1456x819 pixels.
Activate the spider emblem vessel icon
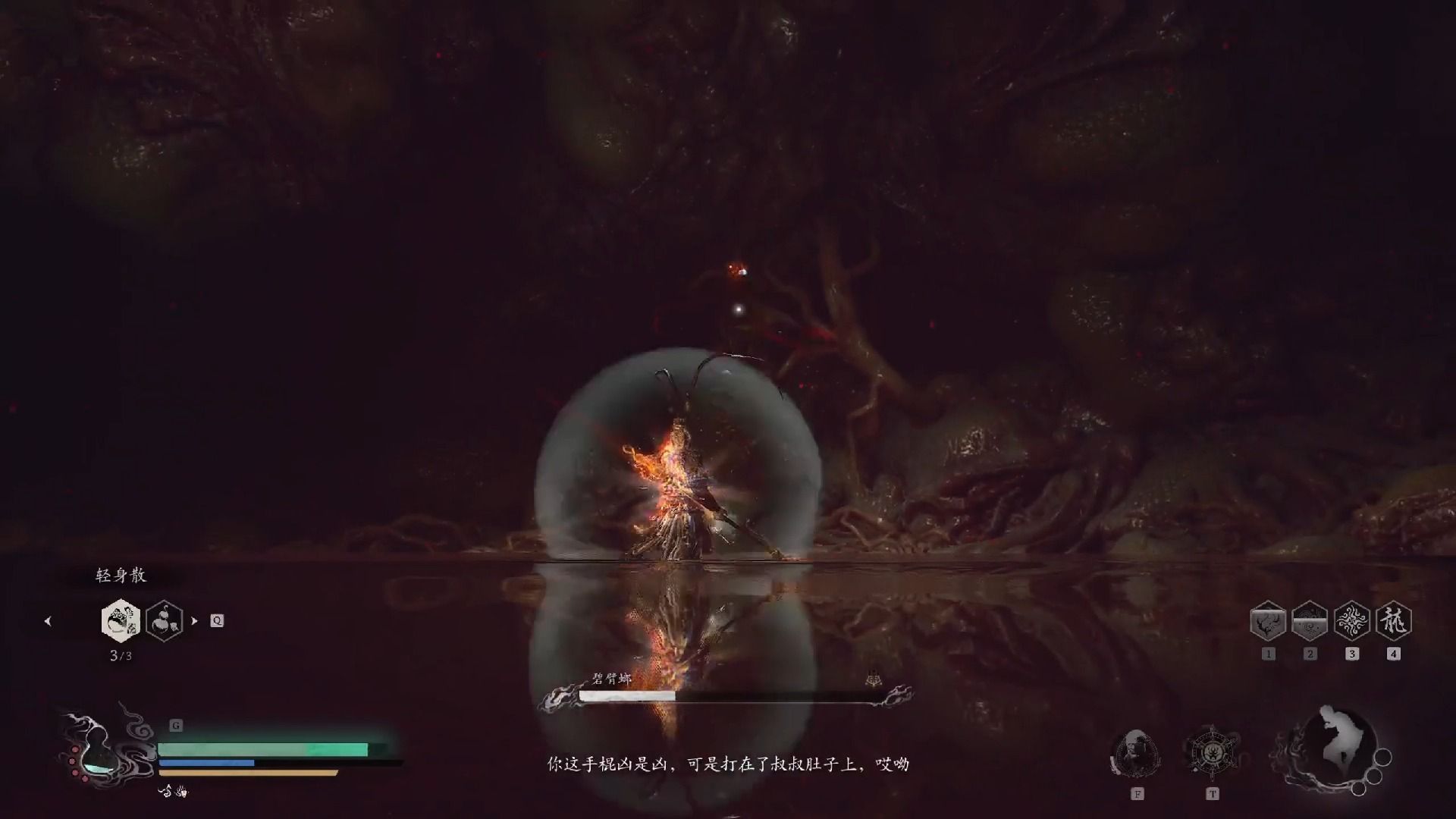[1212, 753]
